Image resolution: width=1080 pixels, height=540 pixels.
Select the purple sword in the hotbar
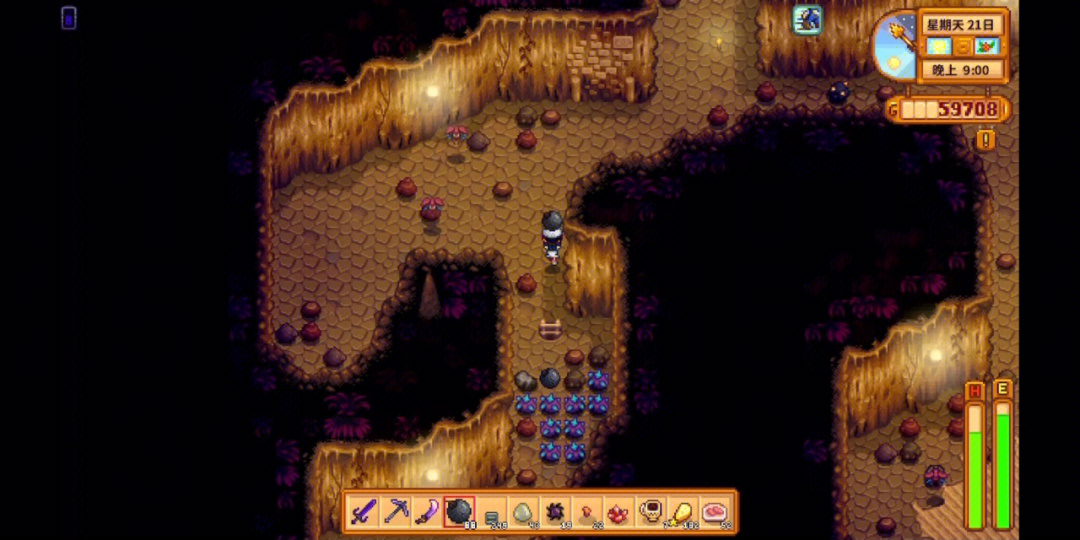(x=363, y=513)
